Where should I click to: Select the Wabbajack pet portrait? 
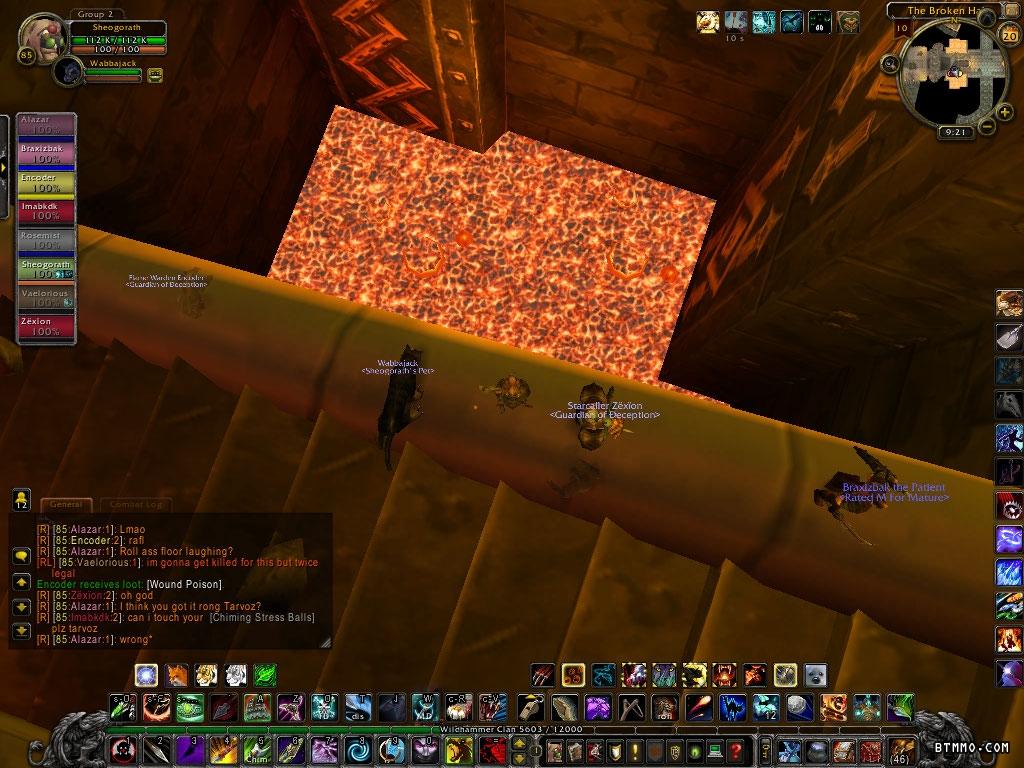[x=69, y=70]
